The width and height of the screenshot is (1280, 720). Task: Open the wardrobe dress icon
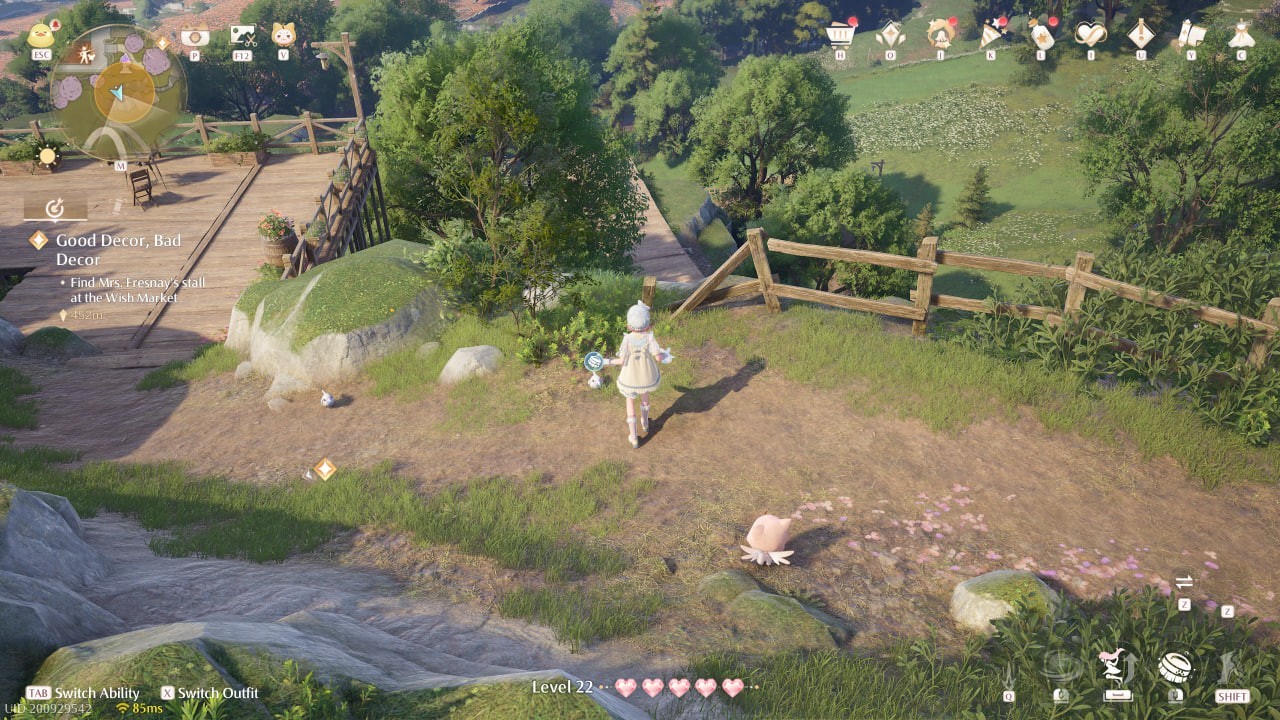point(1241,35)
